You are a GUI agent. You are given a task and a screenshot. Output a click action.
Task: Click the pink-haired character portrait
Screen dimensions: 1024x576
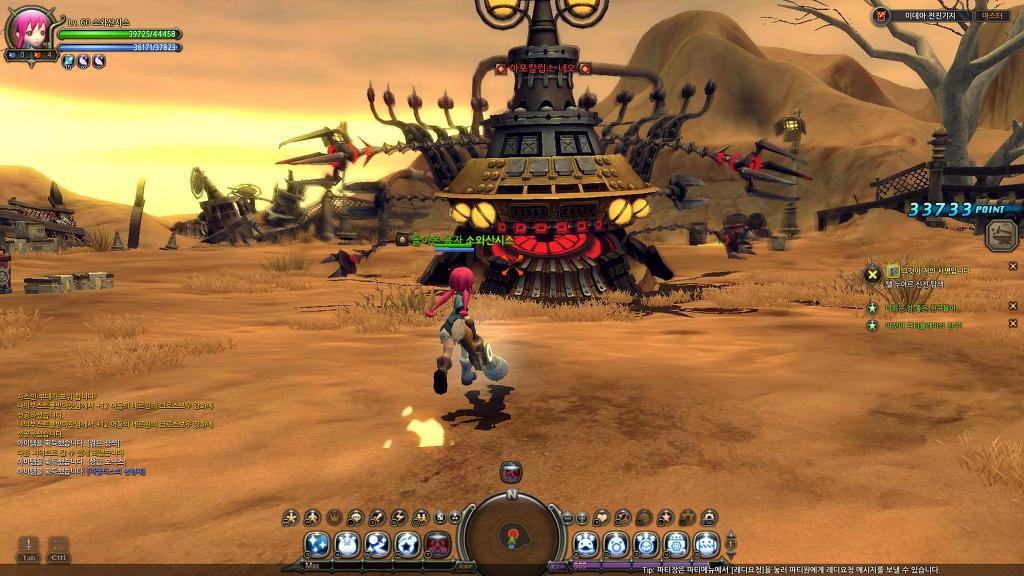tap(26, 30)
